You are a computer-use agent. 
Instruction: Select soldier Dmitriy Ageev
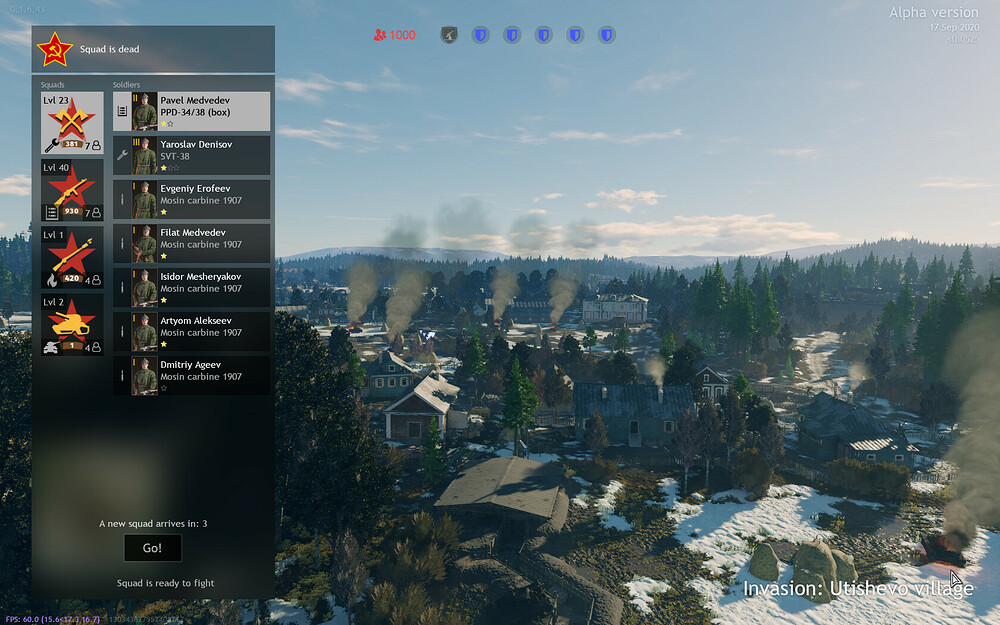192,375
